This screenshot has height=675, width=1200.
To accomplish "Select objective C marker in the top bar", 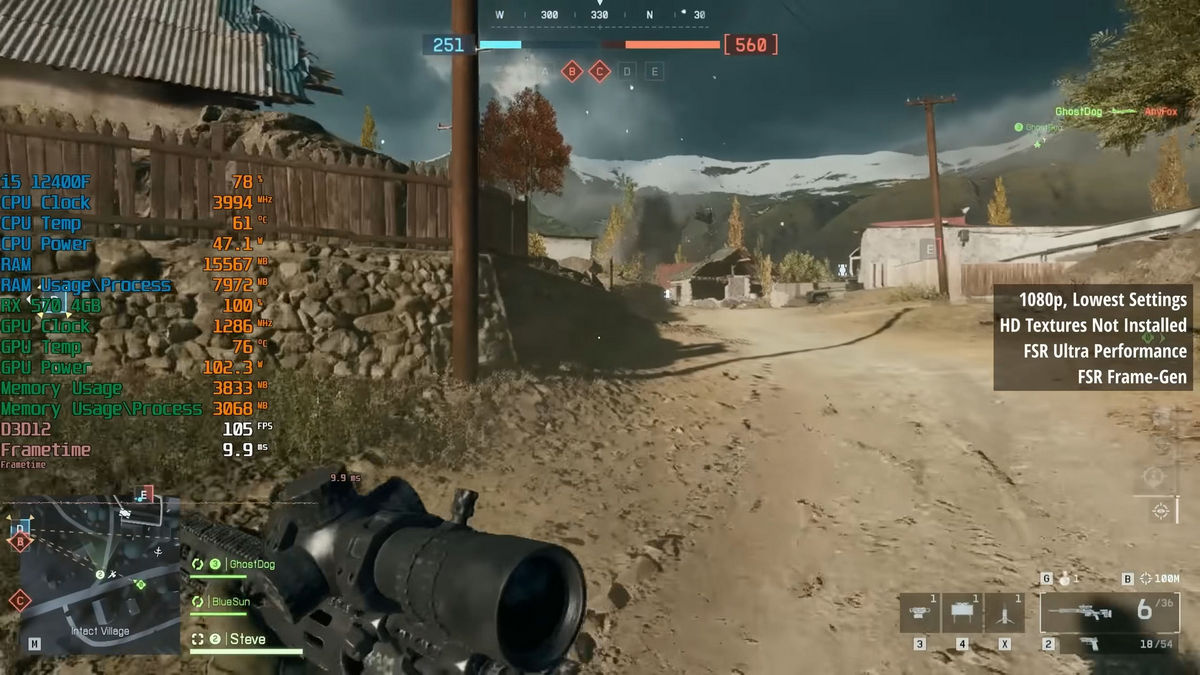I will pyautogui.click(x=599, y=71).
